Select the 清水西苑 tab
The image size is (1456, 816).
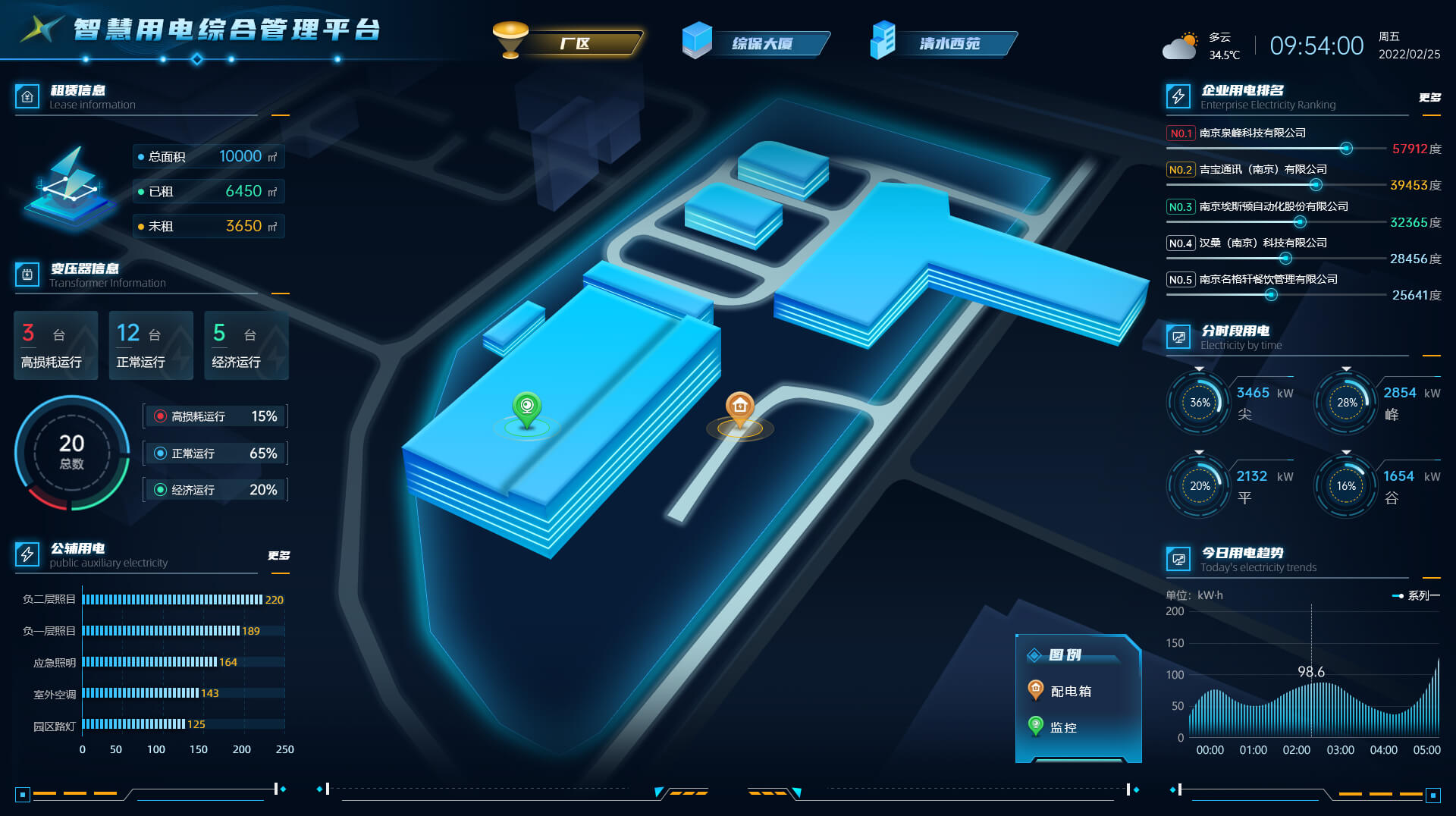click(x=949, y=43)
